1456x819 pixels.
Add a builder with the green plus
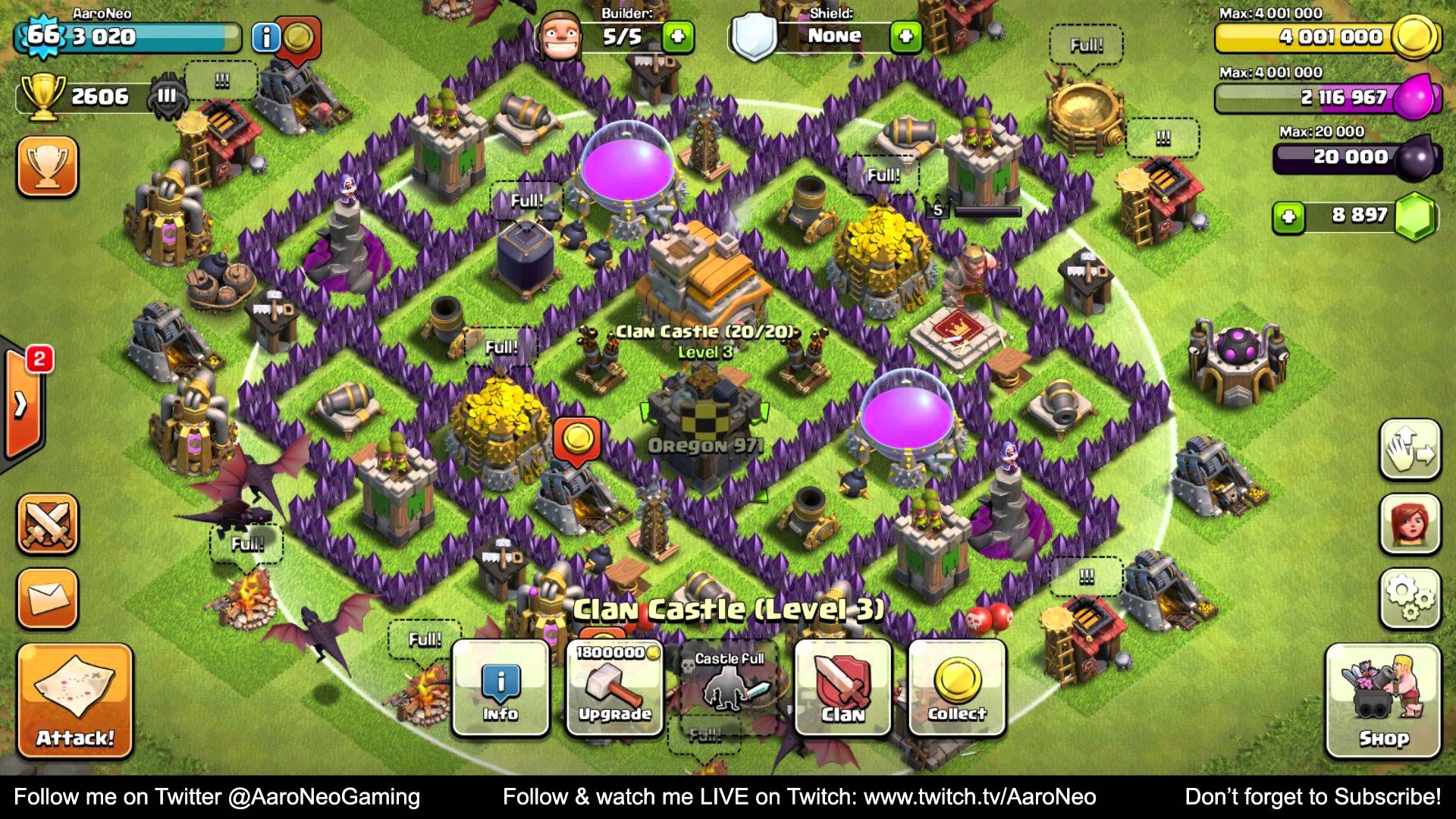pos(677,36)
